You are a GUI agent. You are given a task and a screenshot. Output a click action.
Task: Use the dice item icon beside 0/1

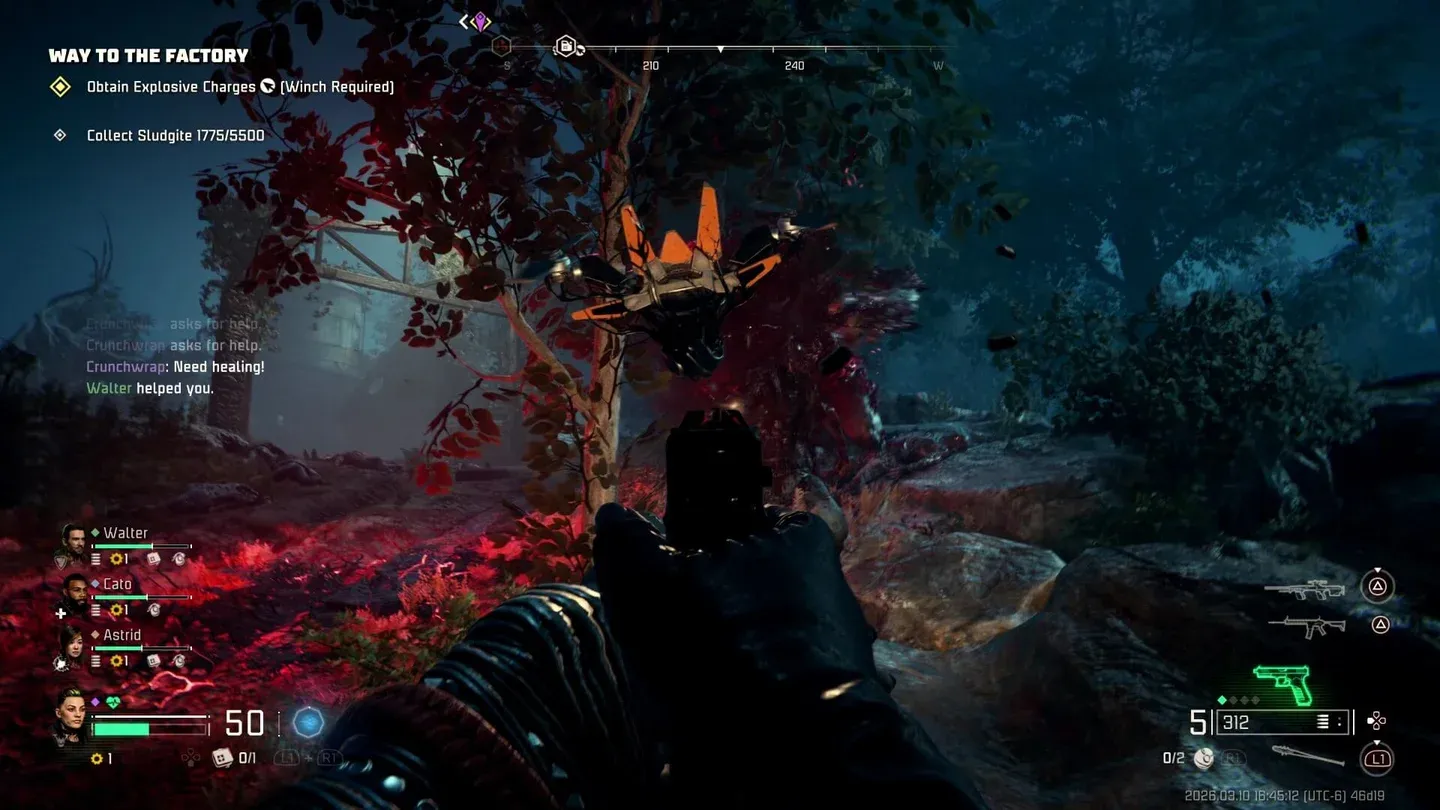pyautogui.click(x=222, y=758)
